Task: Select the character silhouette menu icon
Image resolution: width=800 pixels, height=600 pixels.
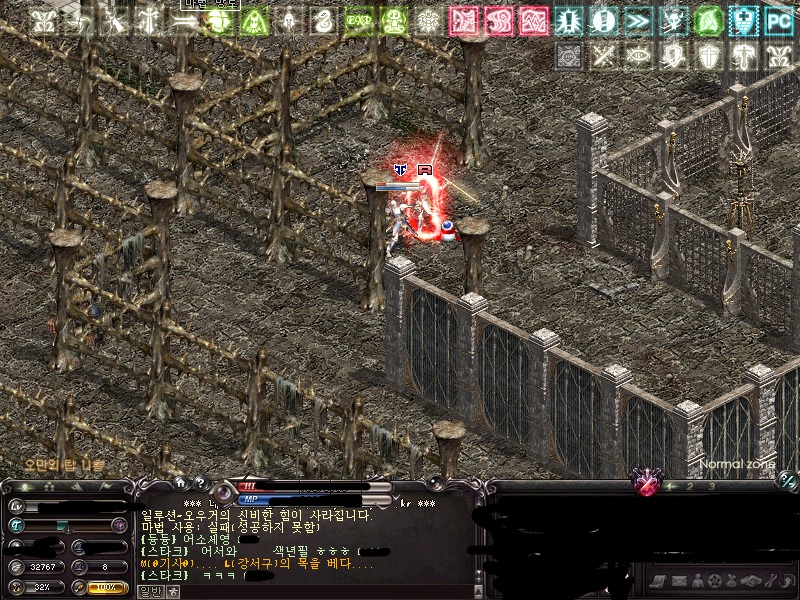Action: tap(697, 581)
